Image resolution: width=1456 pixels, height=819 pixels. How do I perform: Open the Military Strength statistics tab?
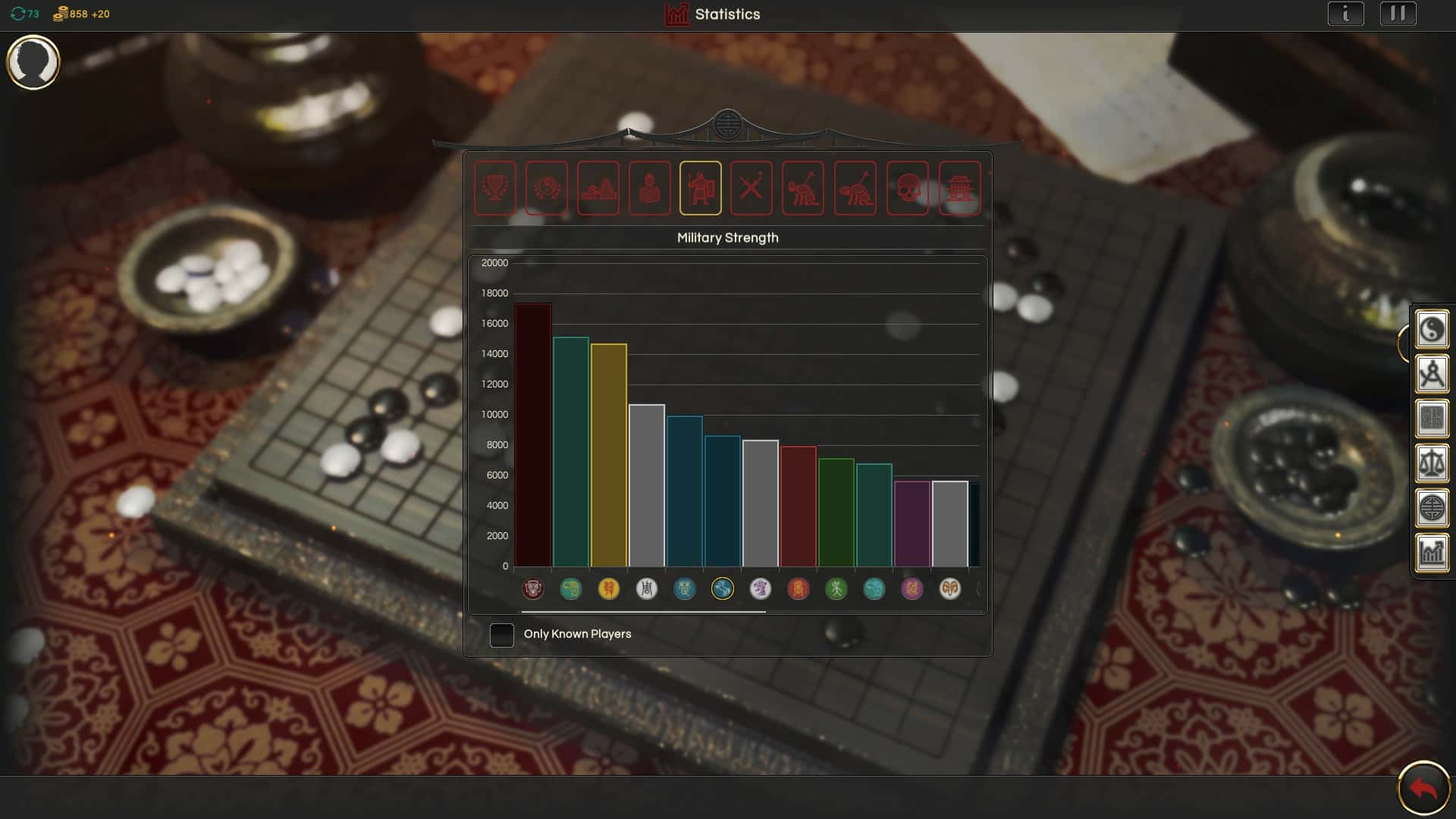(x=701, y=188)
